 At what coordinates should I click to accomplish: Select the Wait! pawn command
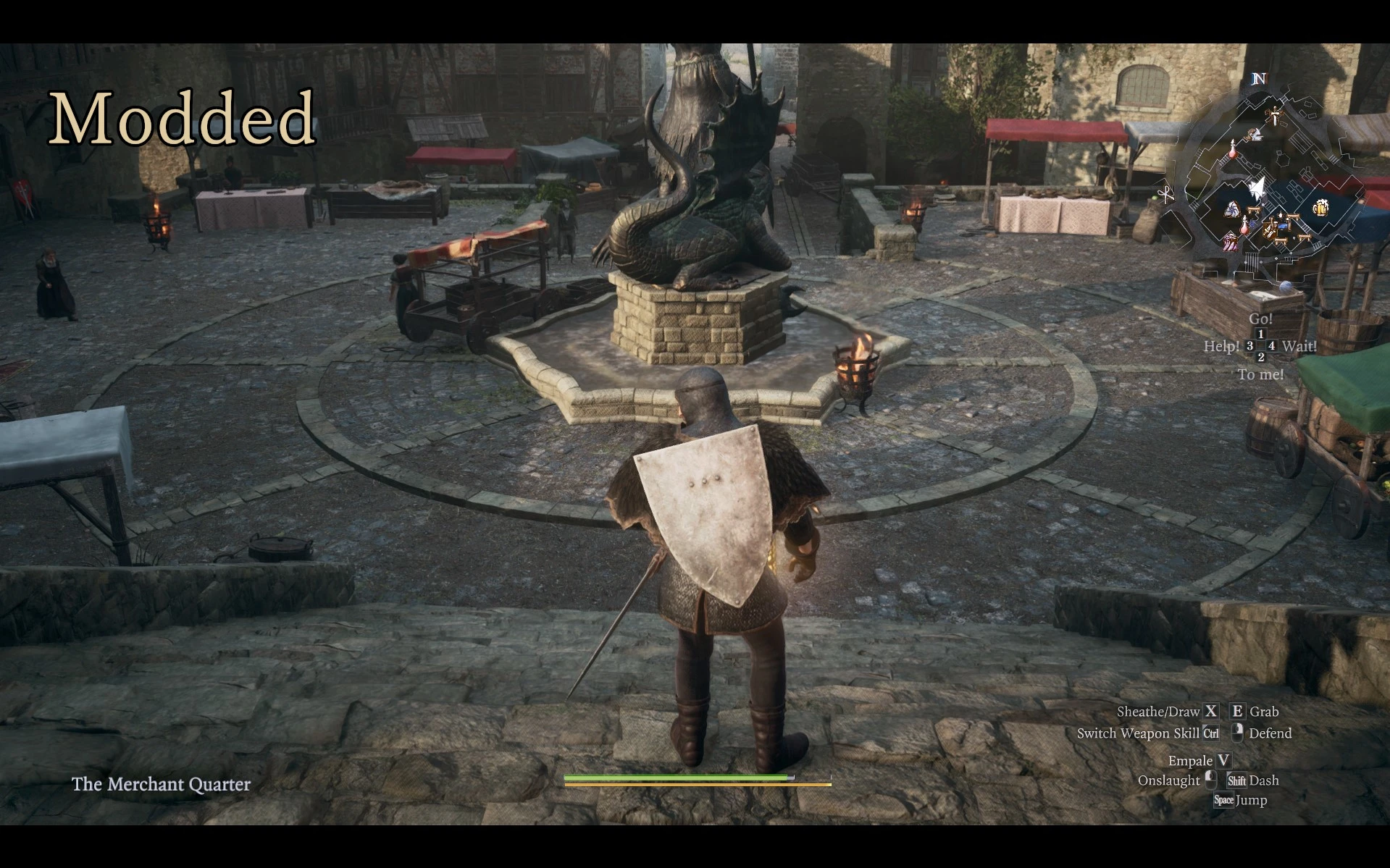[x=1300, y=347]
